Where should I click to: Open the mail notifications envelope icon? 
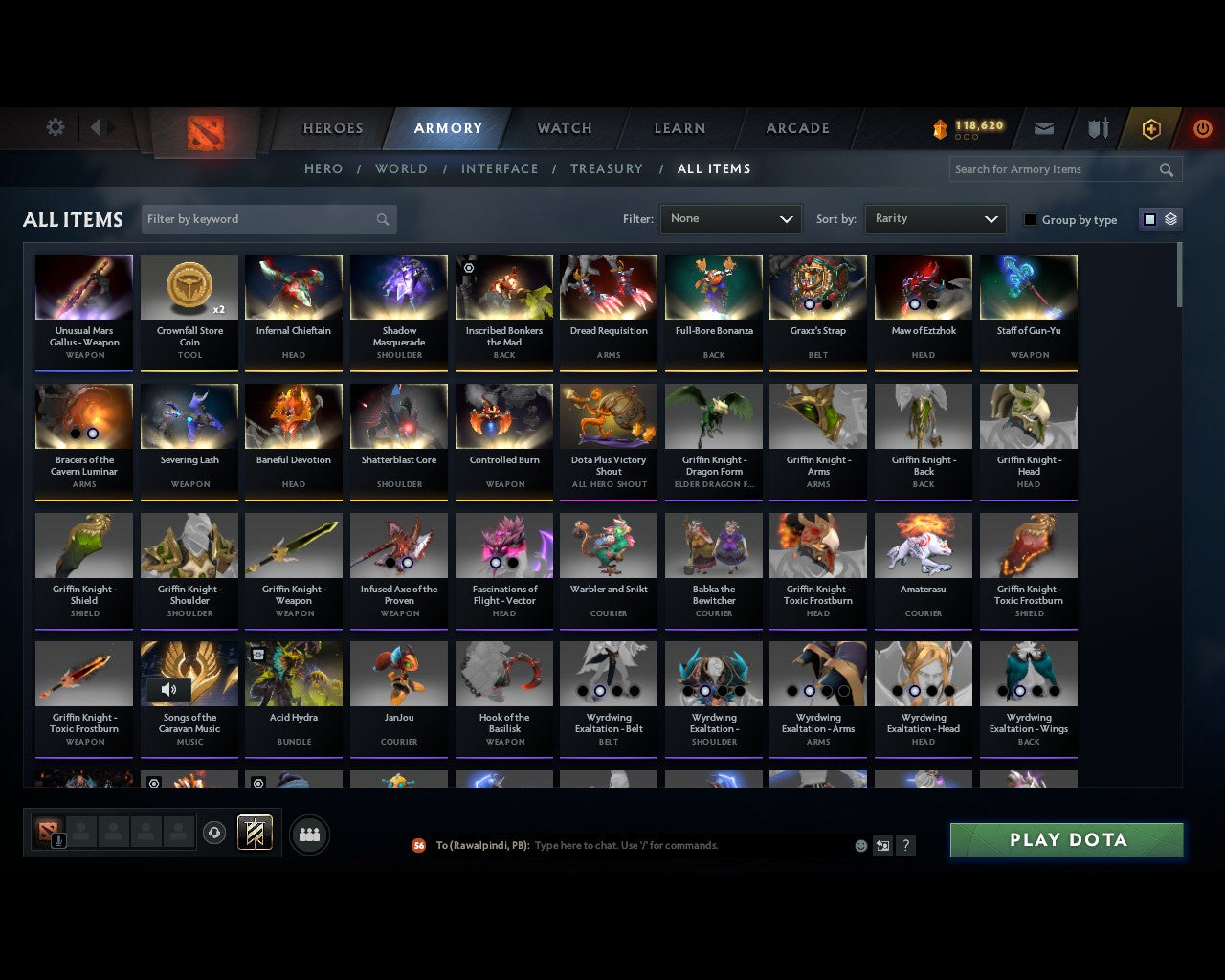(x=1043, y=127)
